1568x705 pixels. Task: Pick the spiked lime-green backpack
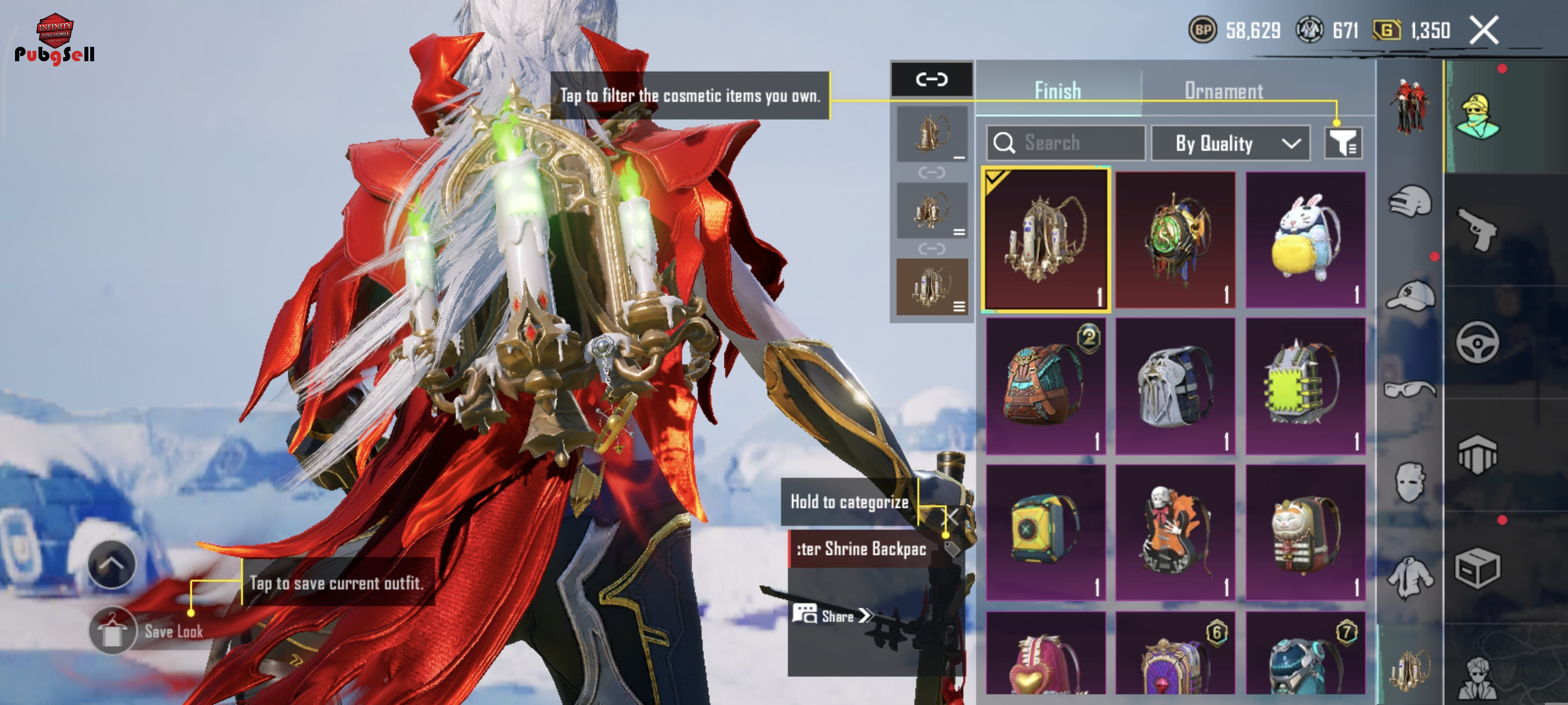1305,385
